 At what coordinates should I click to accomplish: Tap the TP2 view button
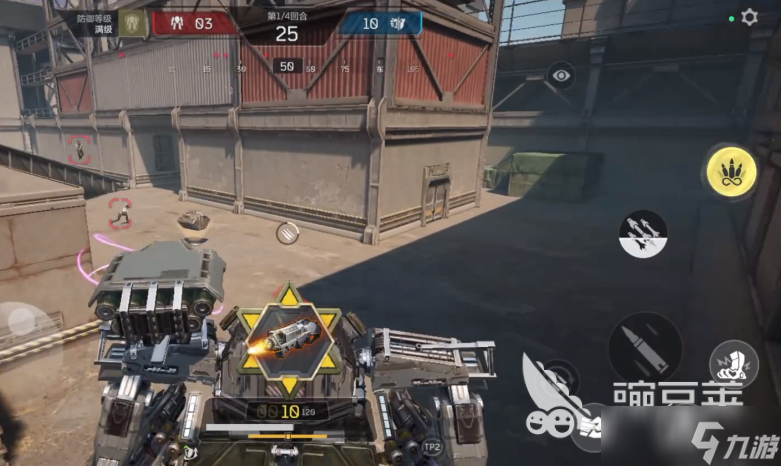[x=432, y=447]
